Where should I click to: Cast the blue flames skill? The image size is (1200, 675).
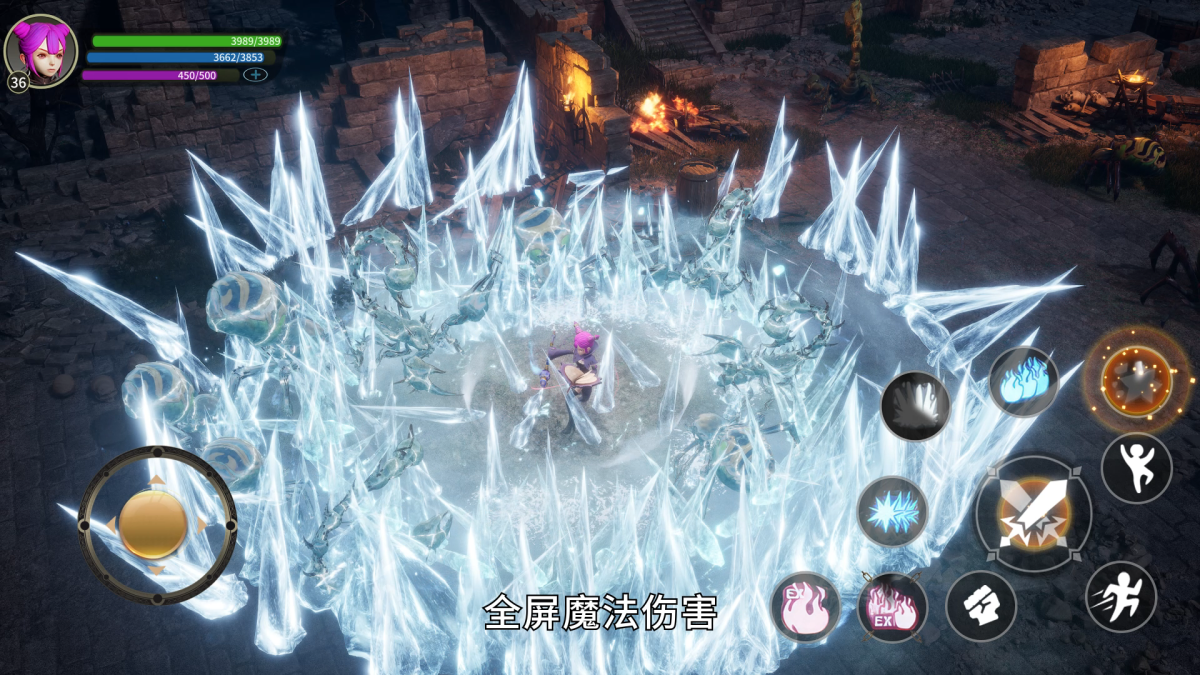1023,382
